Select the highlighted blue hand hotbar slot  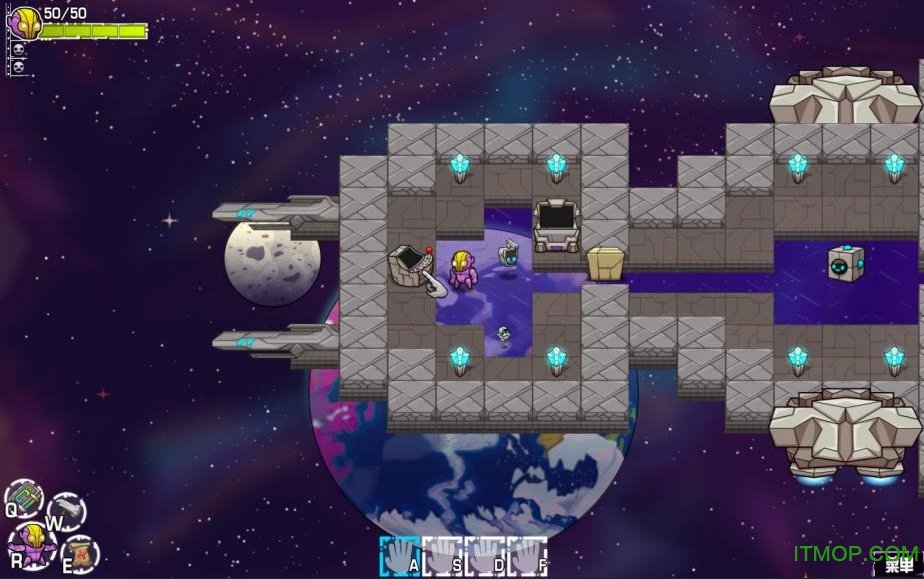click(x=400, y=555)
